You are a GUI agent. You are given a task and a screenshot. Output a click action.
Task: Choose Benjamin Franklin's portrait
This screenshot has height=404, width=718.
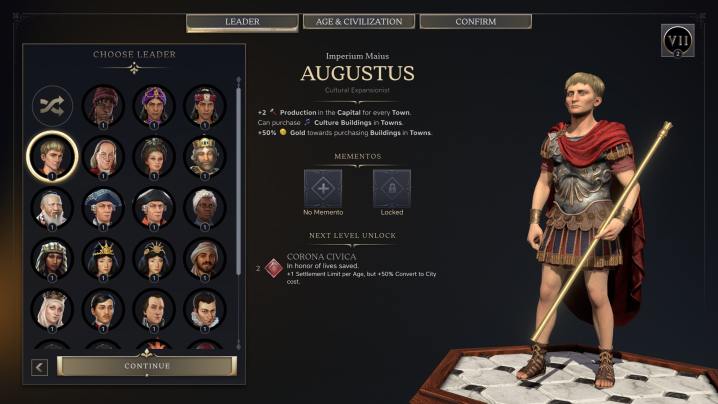(x=103, y=156)
